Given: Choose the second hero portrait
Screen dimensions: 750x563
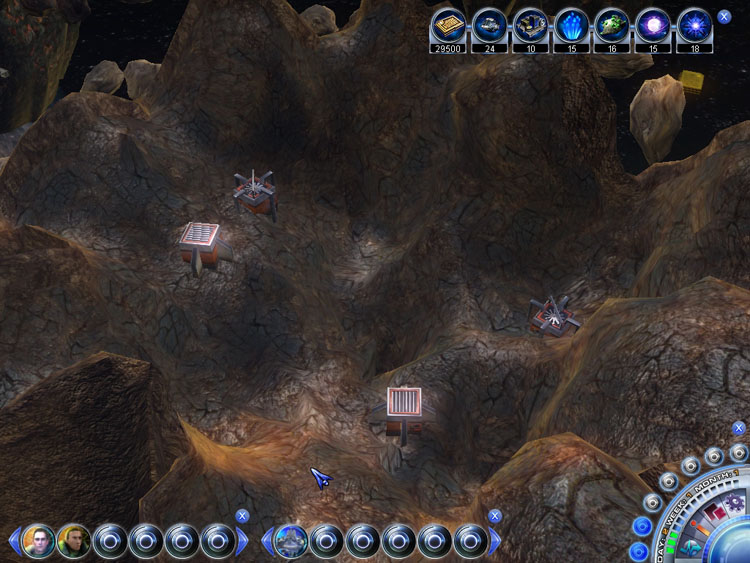Looking at the screenshot, I should 74,541.
